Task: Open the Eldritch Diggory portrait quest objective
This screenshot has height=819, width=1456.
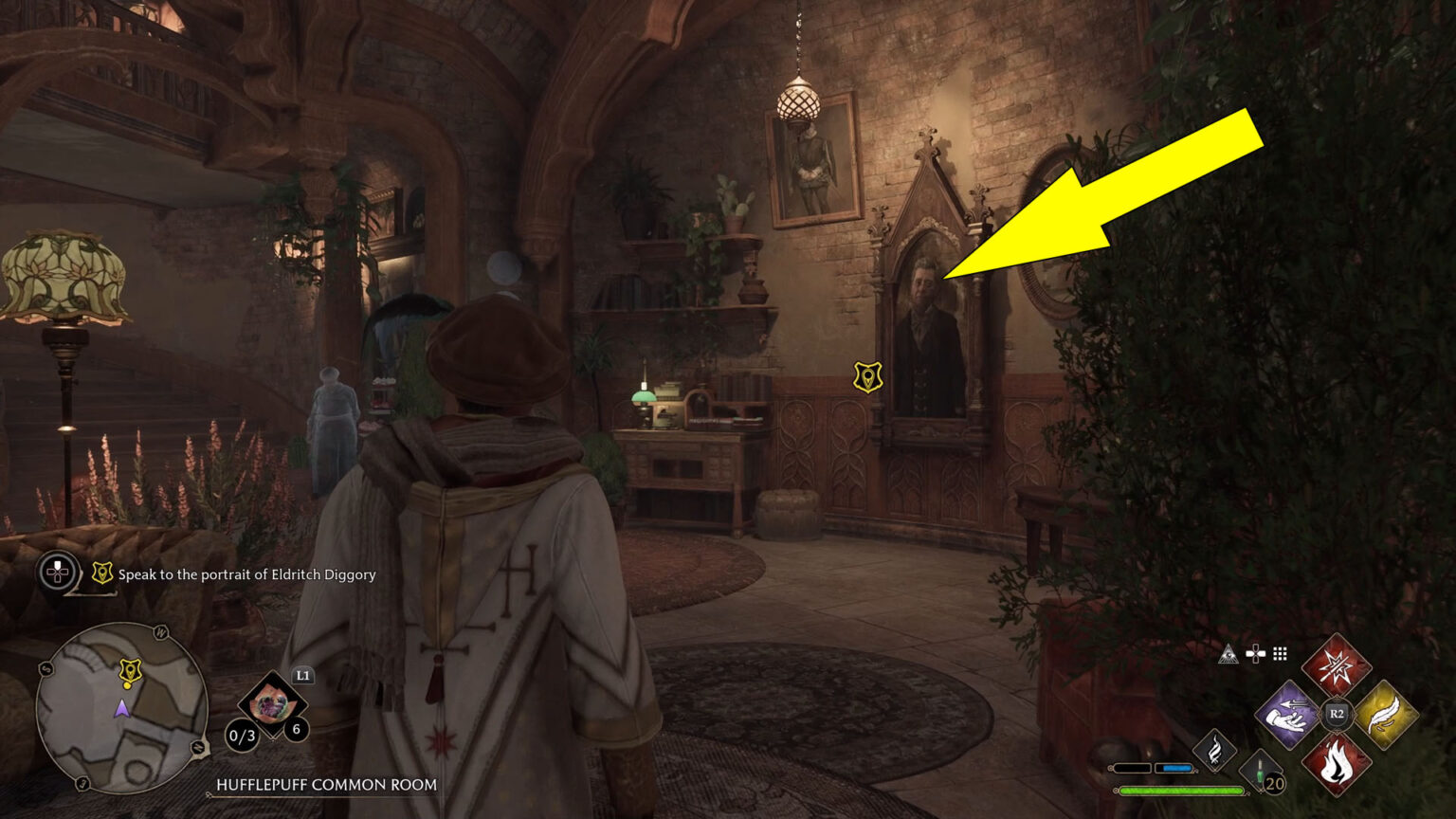Action: click(246, 574)
